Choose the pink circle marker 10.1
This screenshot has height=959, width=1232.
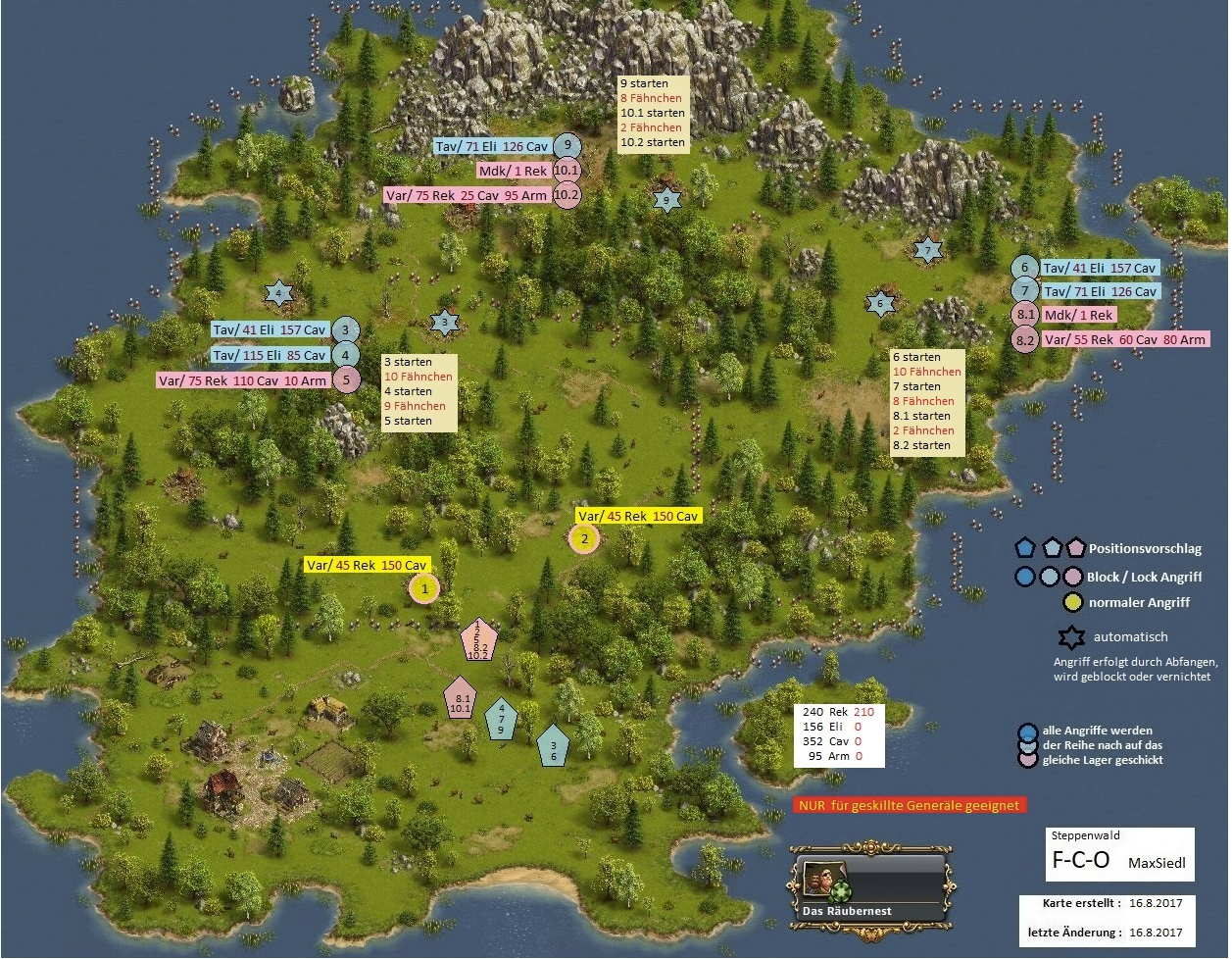[567, 171]
